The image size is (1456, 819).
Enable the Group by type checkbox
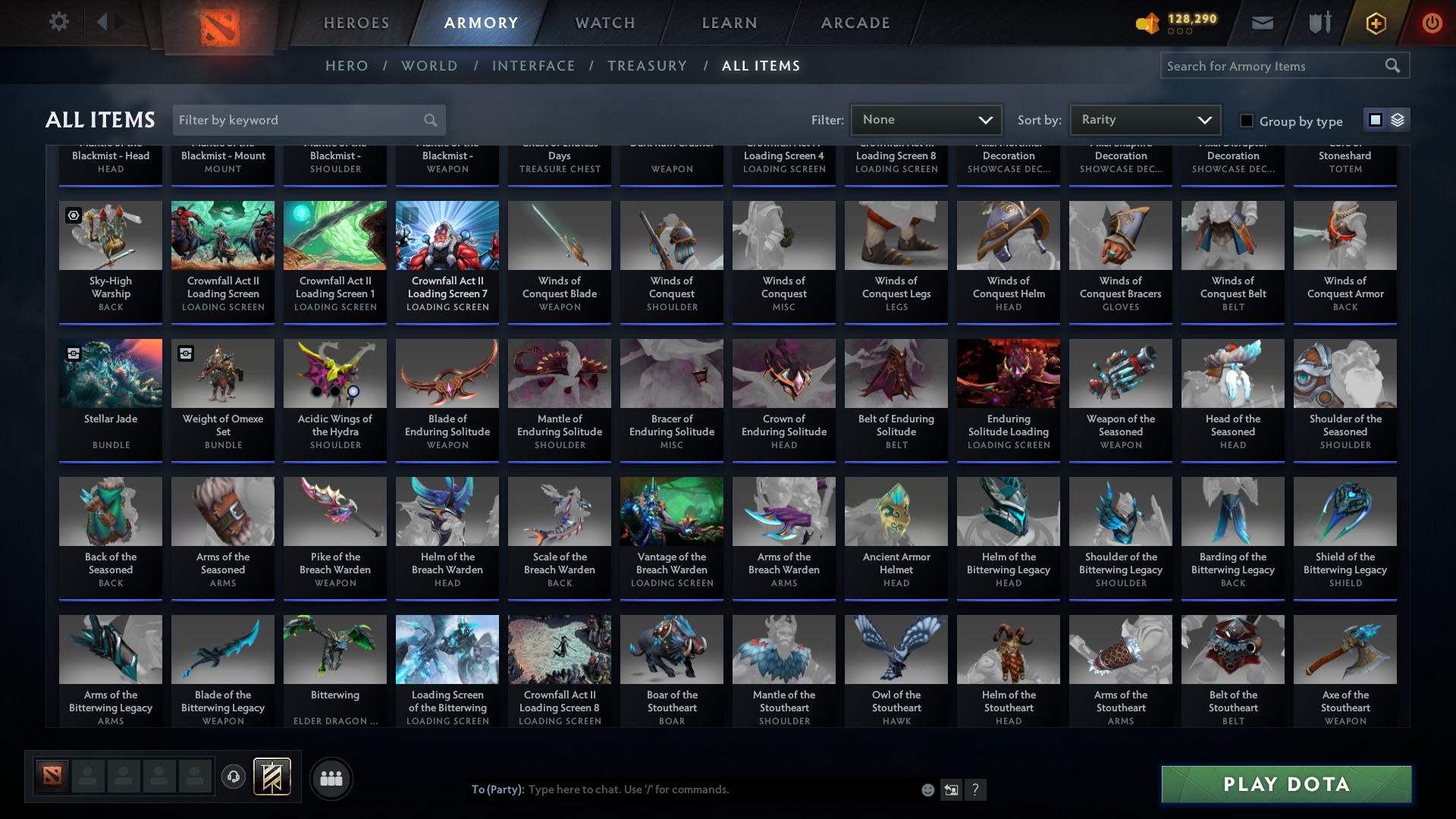[x=1246, y=121]
